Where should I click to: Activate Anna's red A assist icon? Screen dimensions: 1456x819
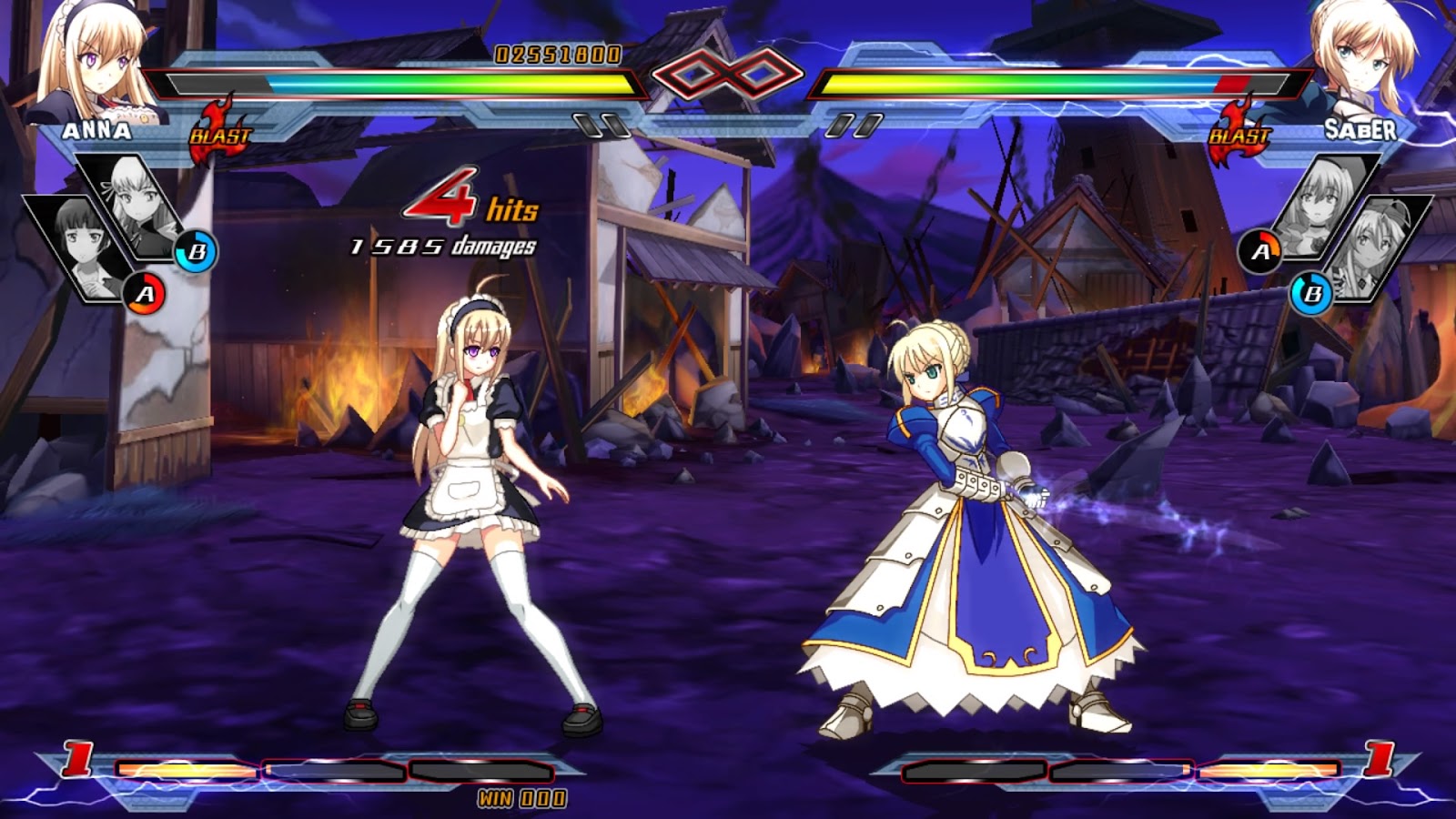point(145,294)
